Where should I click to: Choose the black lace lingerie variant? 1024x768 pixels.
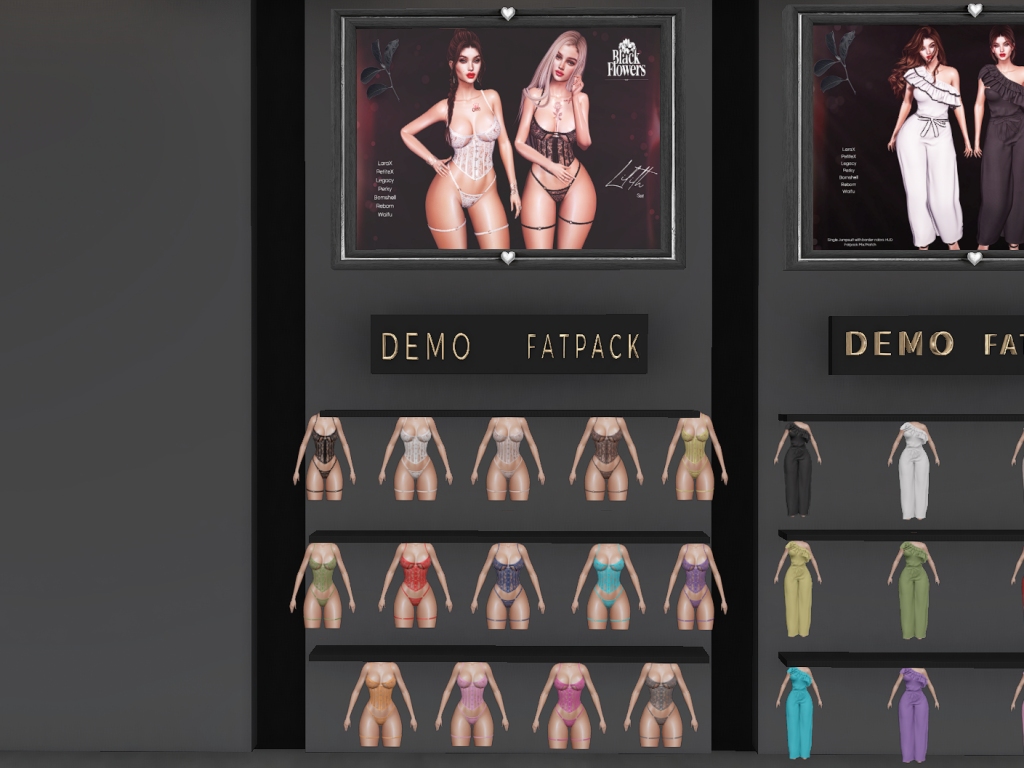(324, 458)
